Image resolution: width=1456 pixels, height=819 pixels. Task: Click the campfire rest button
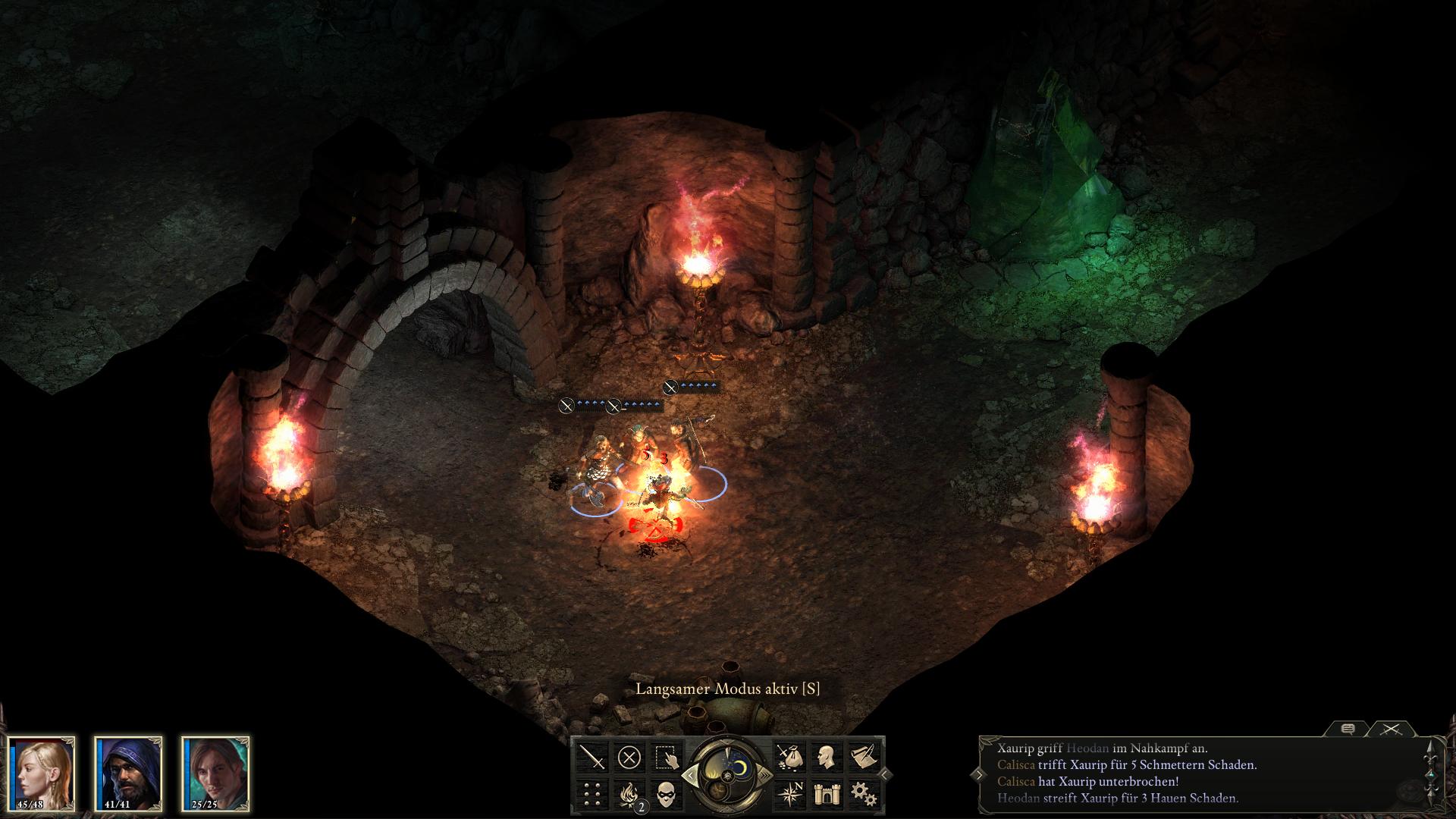pos(629,794)
